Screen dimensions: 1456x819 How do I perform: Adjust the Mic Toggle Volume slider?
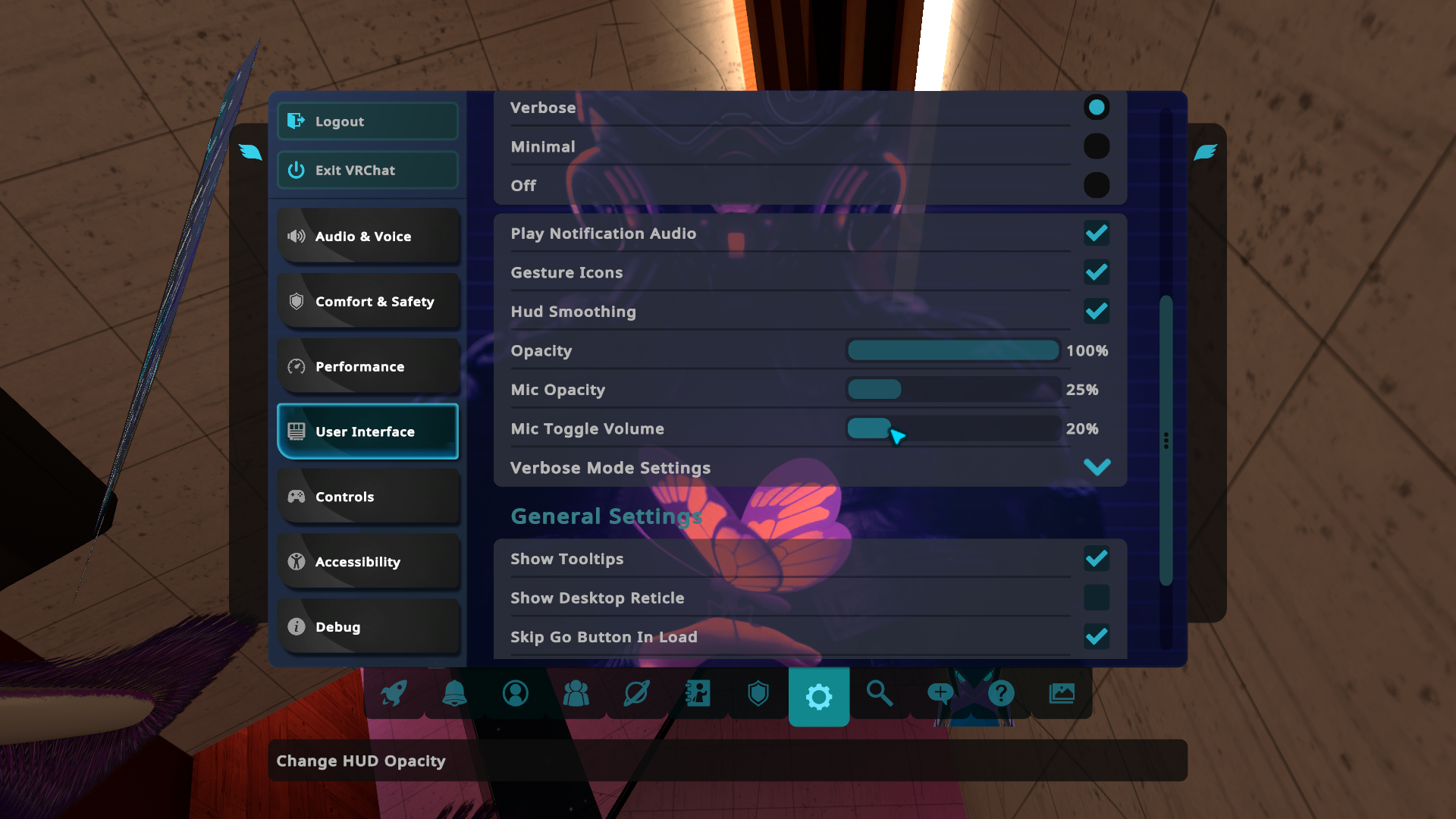pos(952,429)
